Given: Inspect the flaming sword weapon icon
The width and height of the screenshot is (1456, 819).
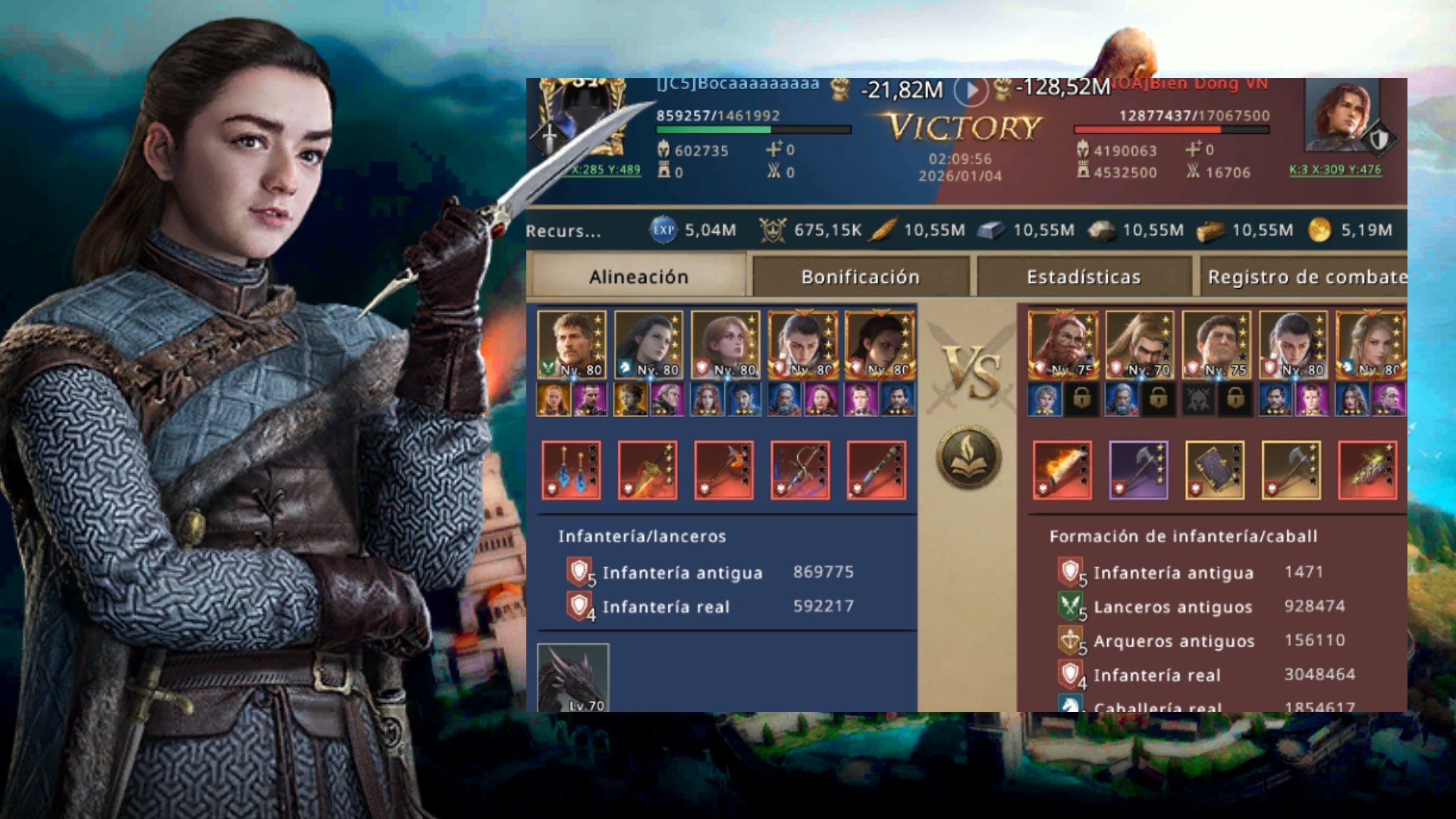Looking at the screenshot, I should pyautogui.click(x=1062, y=470).
